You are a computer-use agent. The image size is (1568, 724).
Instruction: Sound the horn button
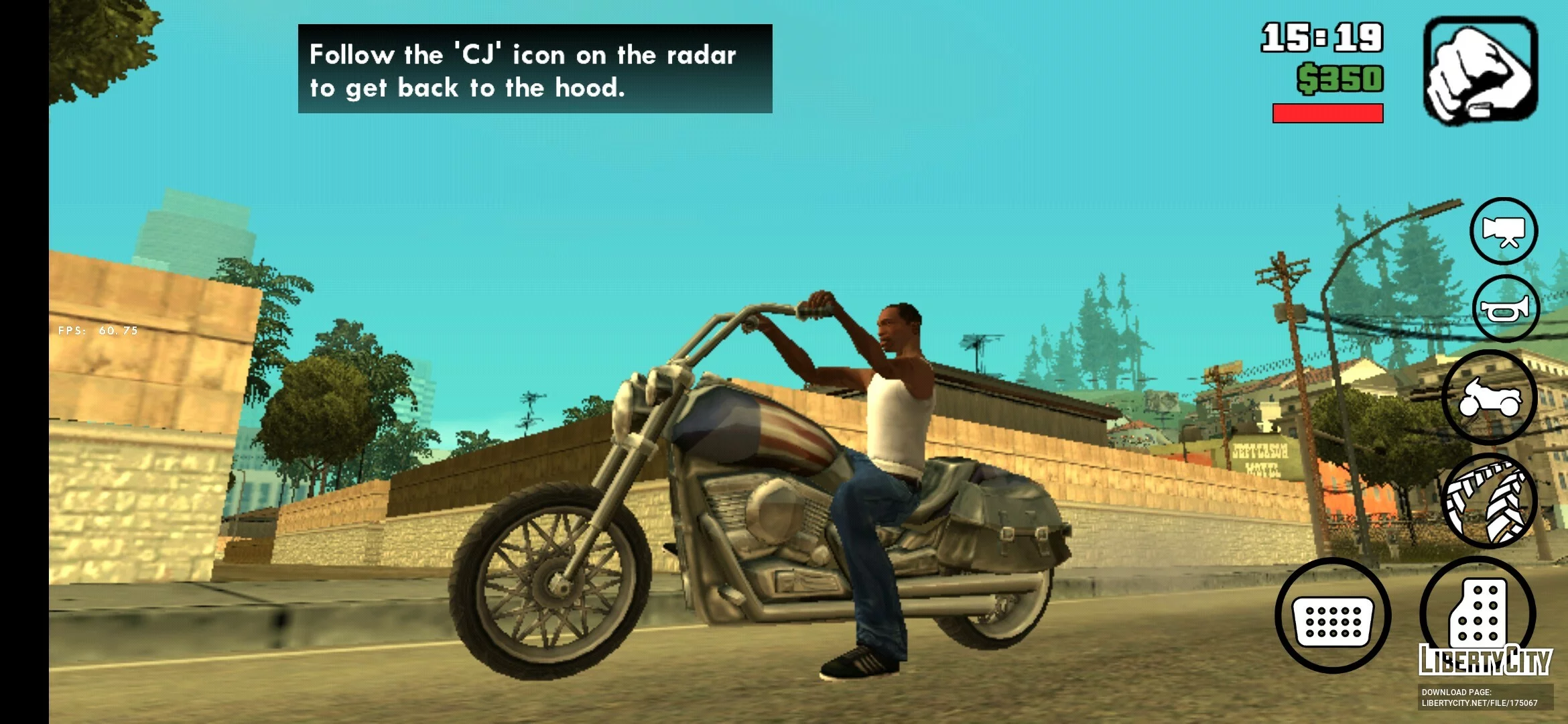[x=1506, y=309]
